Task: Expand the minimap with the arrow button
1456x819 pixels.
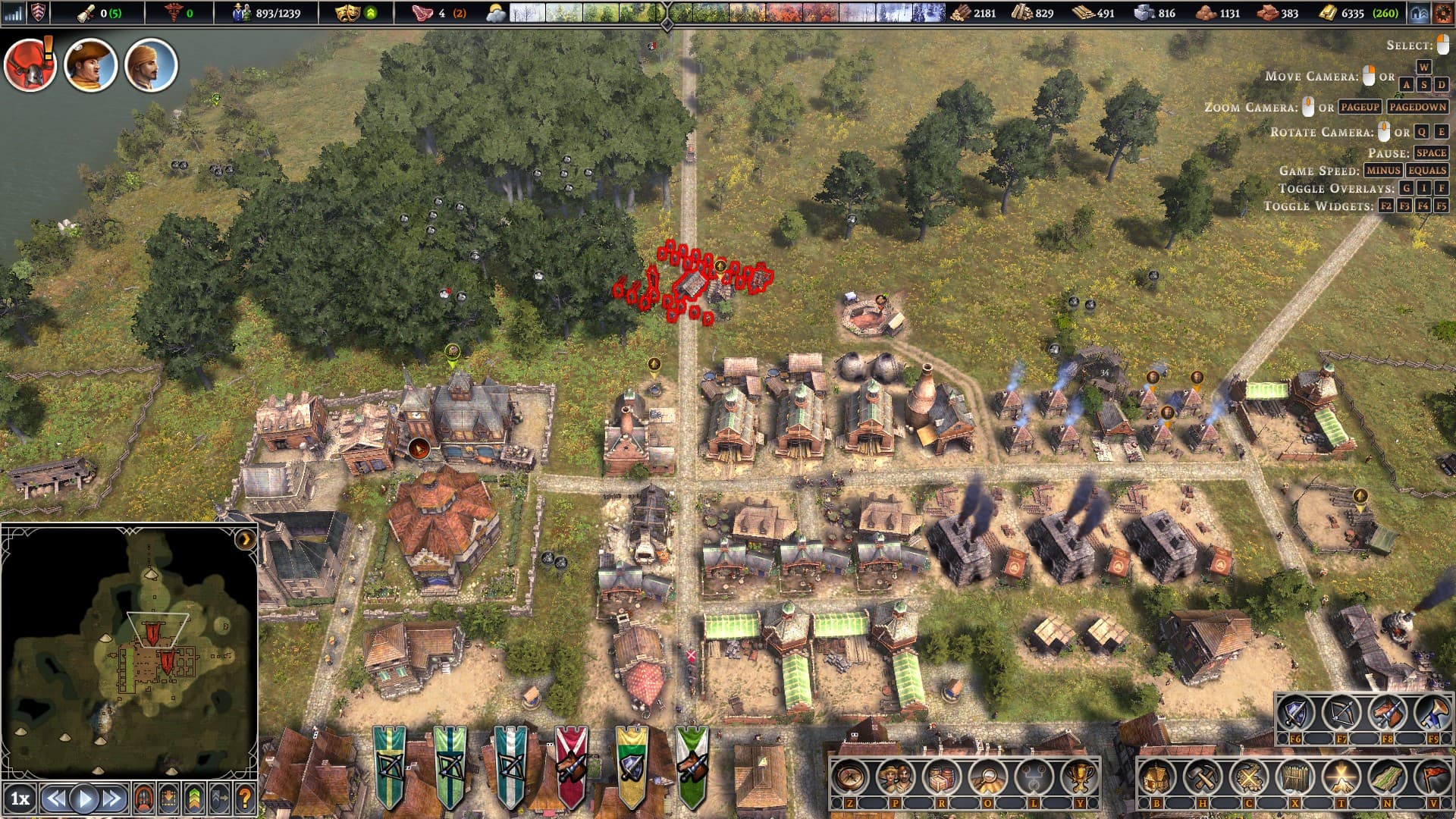Action: 245,539
